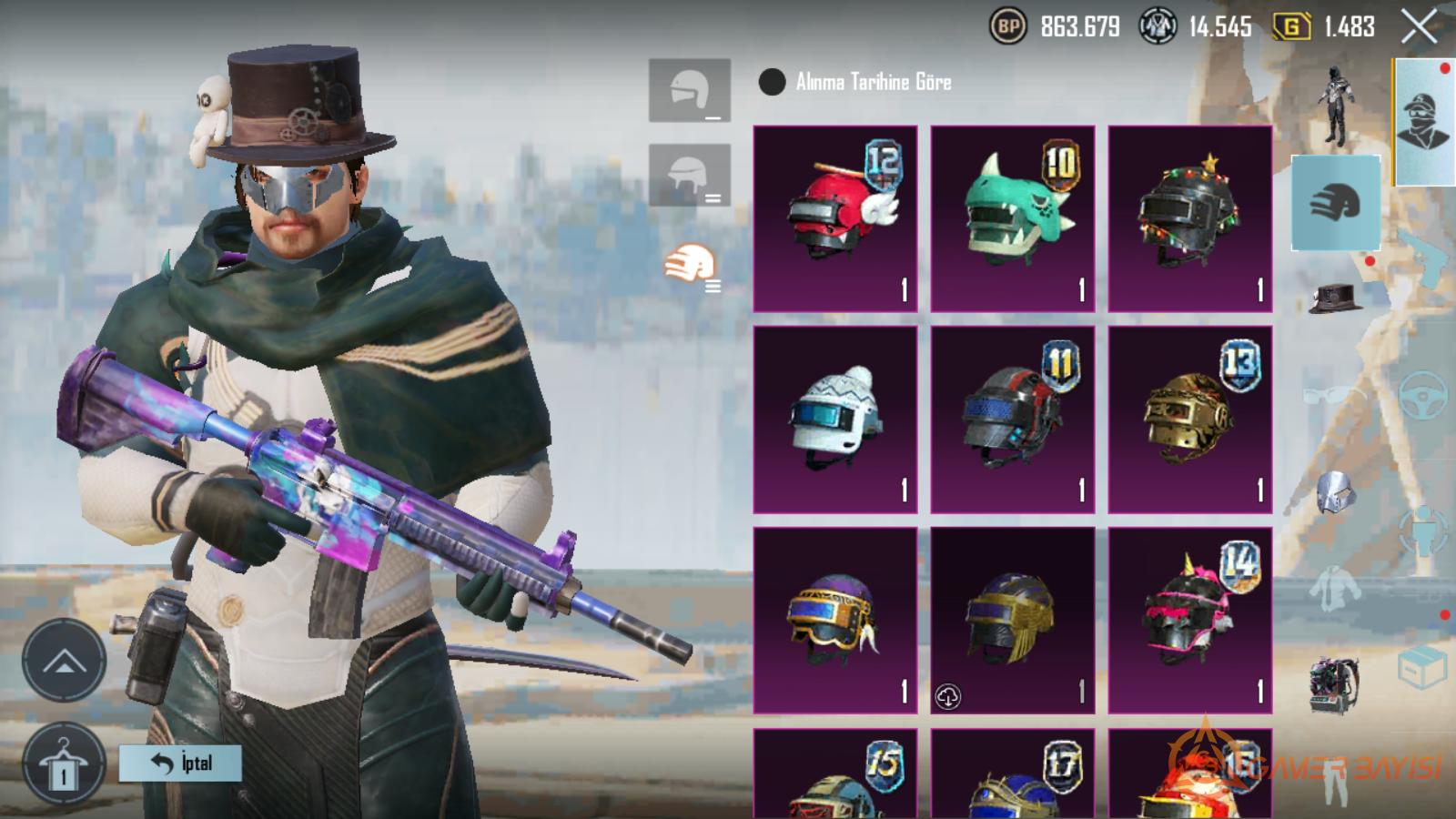Choose the teal shark helmet
Viewport: 1456px width, 819px height.
coord(1012,218)
